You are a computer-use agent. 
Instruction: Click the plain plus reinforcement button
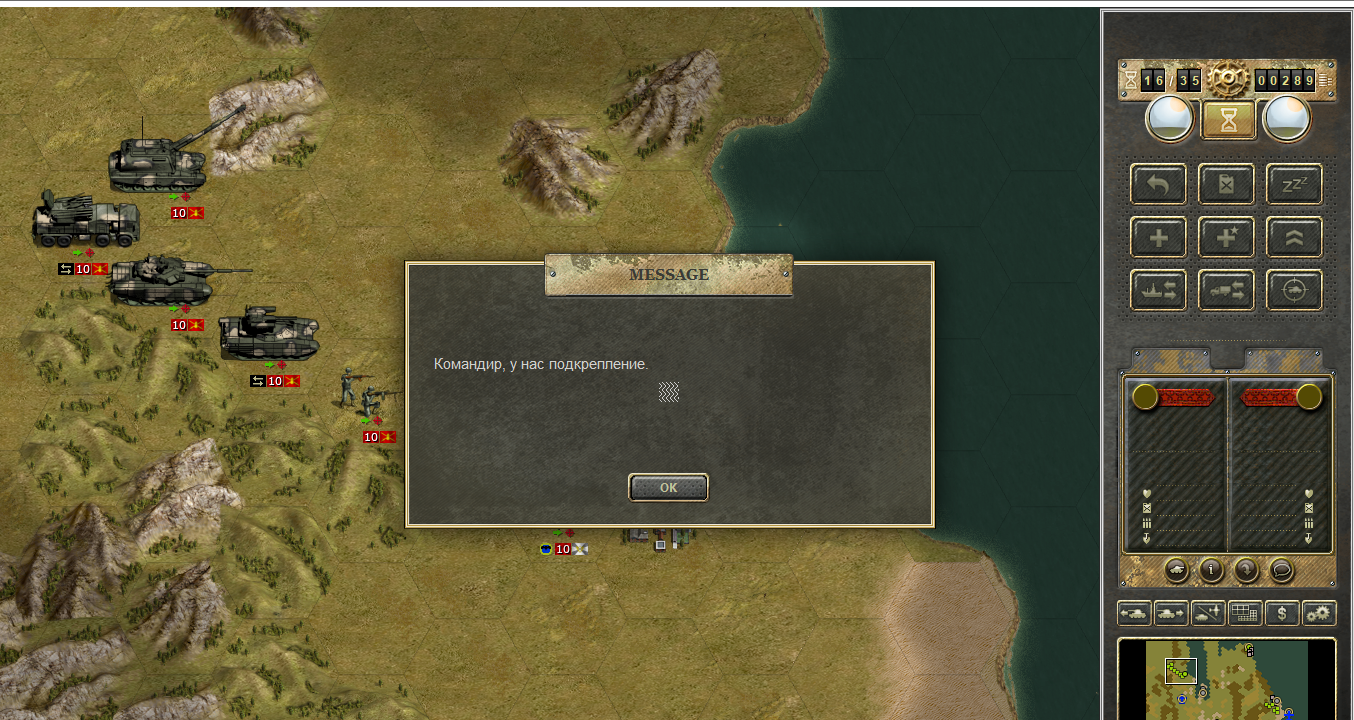1159,237
